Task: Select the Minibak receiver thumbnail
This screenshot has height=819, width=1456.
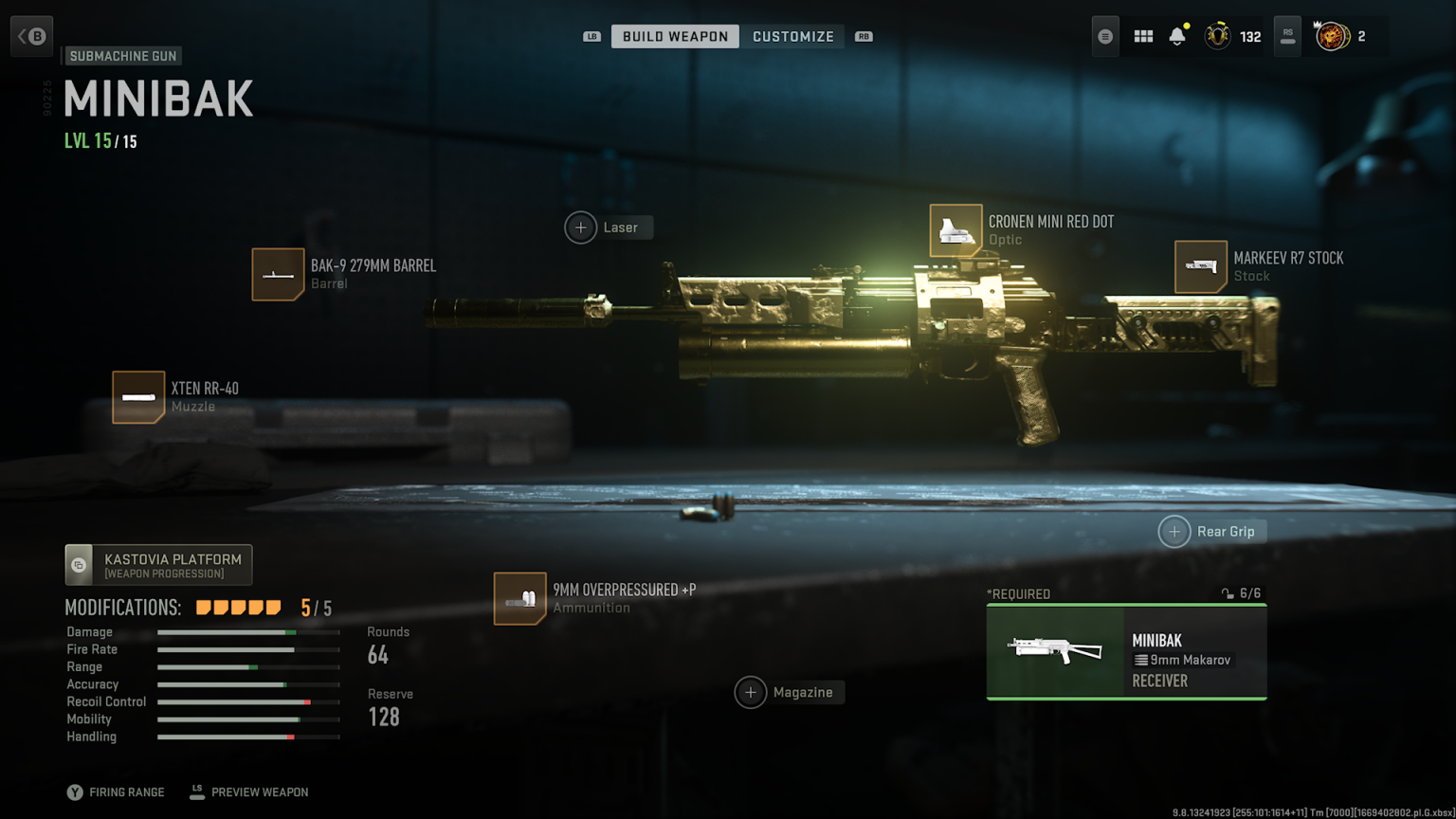Action: pyautogui.click(x=1055, y=652)
